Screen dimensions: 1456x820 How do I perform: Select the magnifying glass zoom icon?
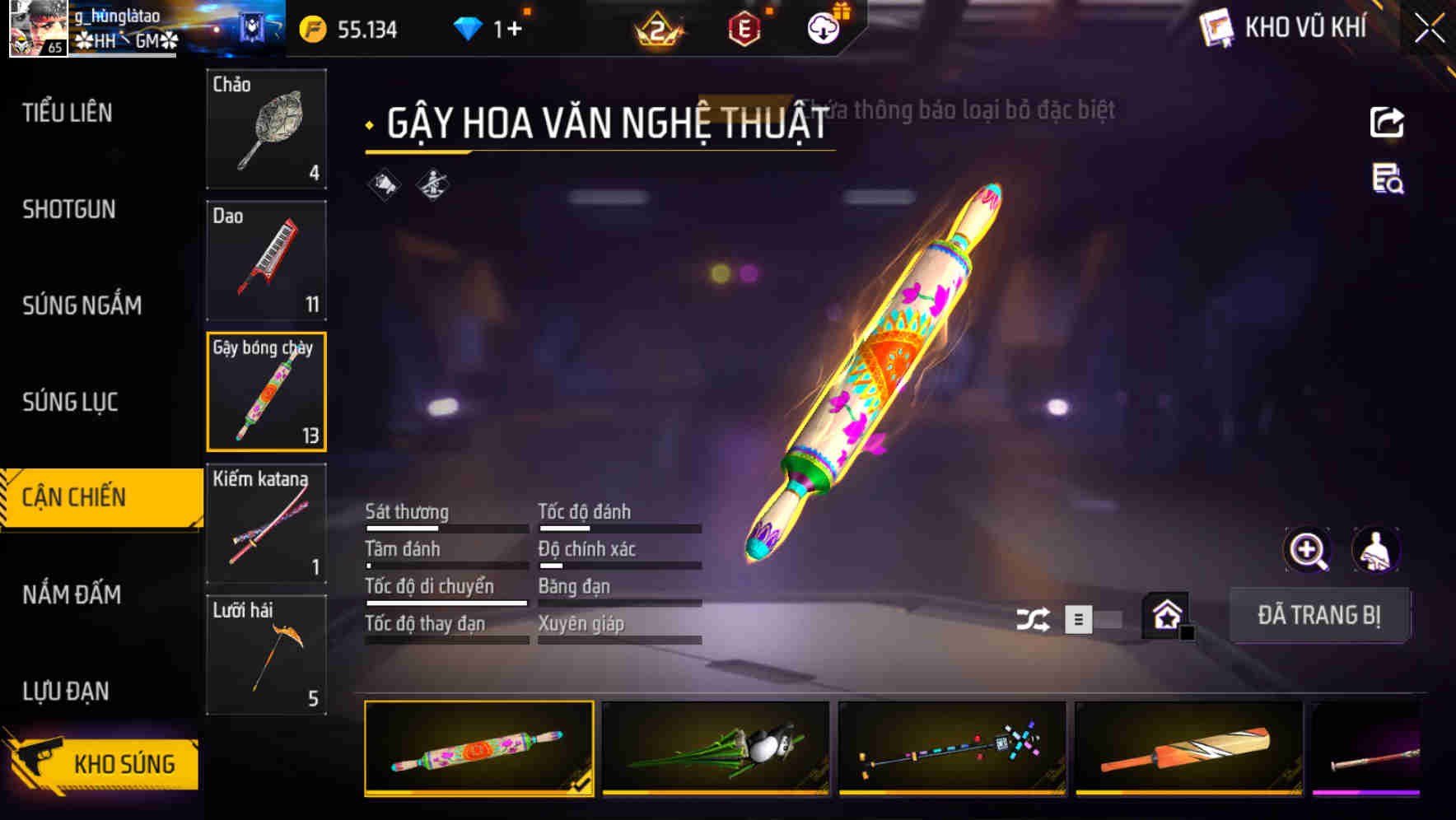coord(1308,550)
